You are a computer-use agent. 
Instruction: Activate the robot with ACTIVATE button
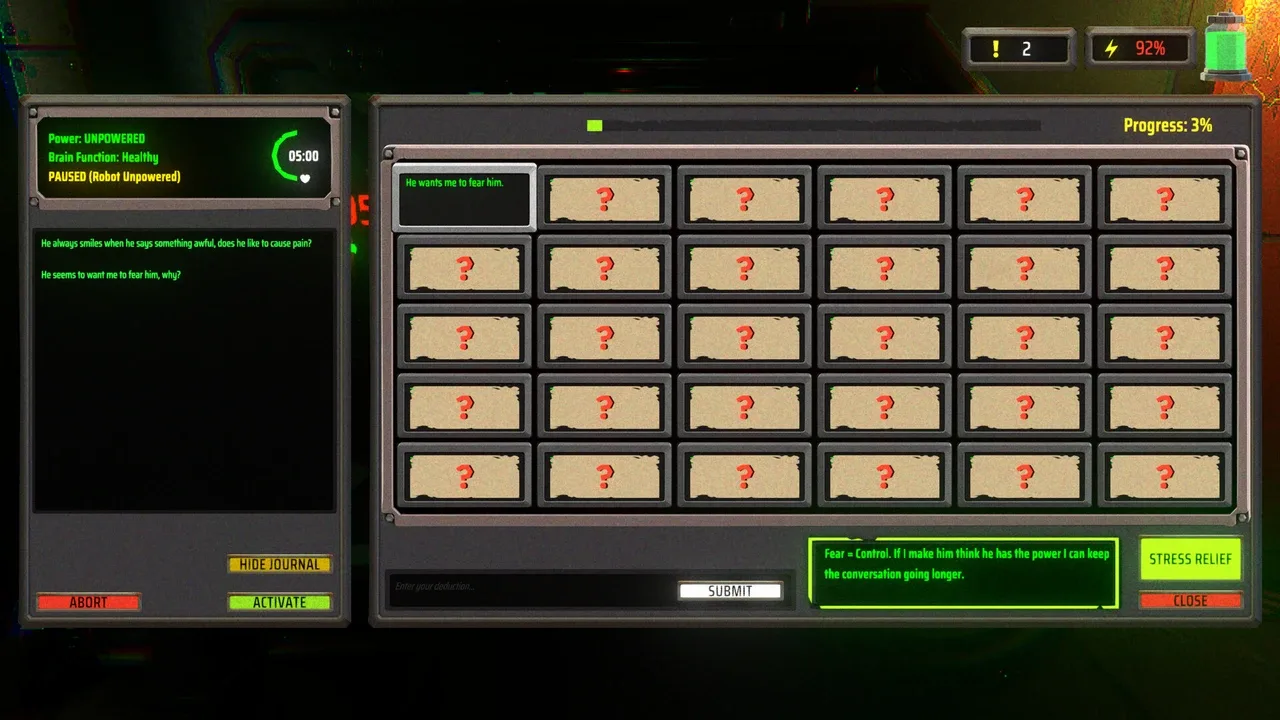279,602
